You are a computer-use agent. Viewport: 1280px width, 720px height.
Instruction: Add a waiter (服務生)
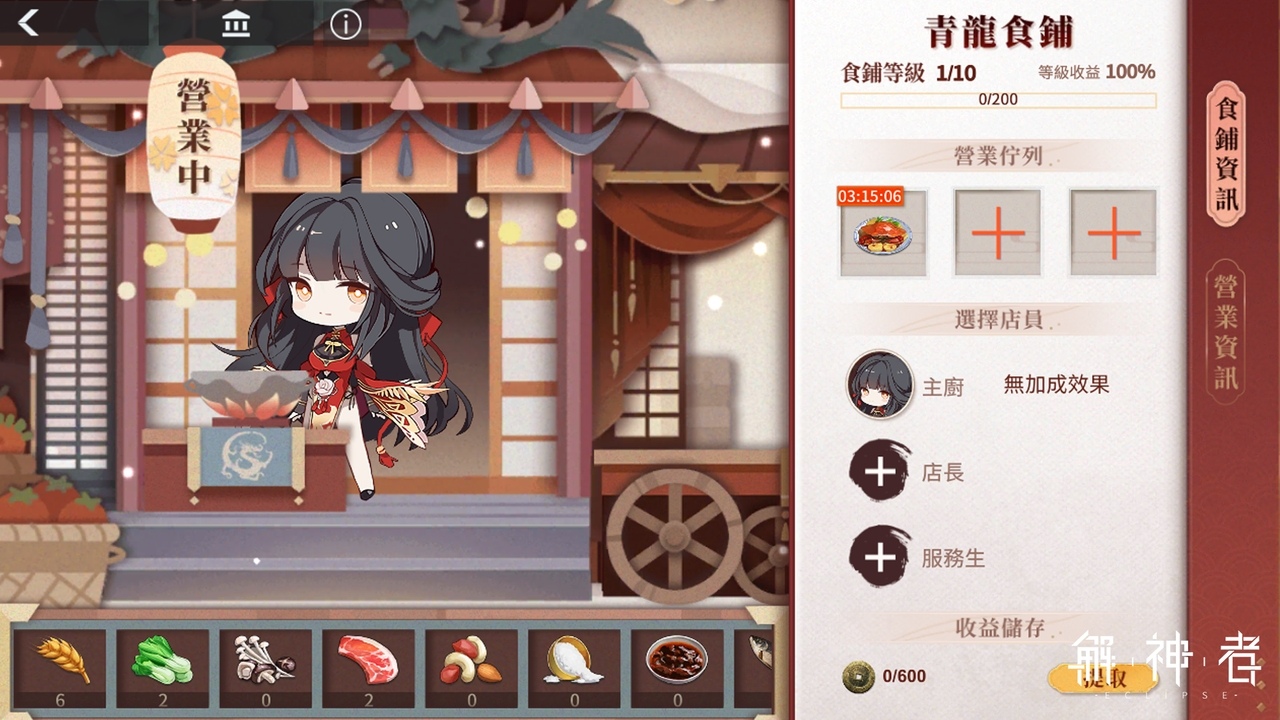[x=880, y=558]
